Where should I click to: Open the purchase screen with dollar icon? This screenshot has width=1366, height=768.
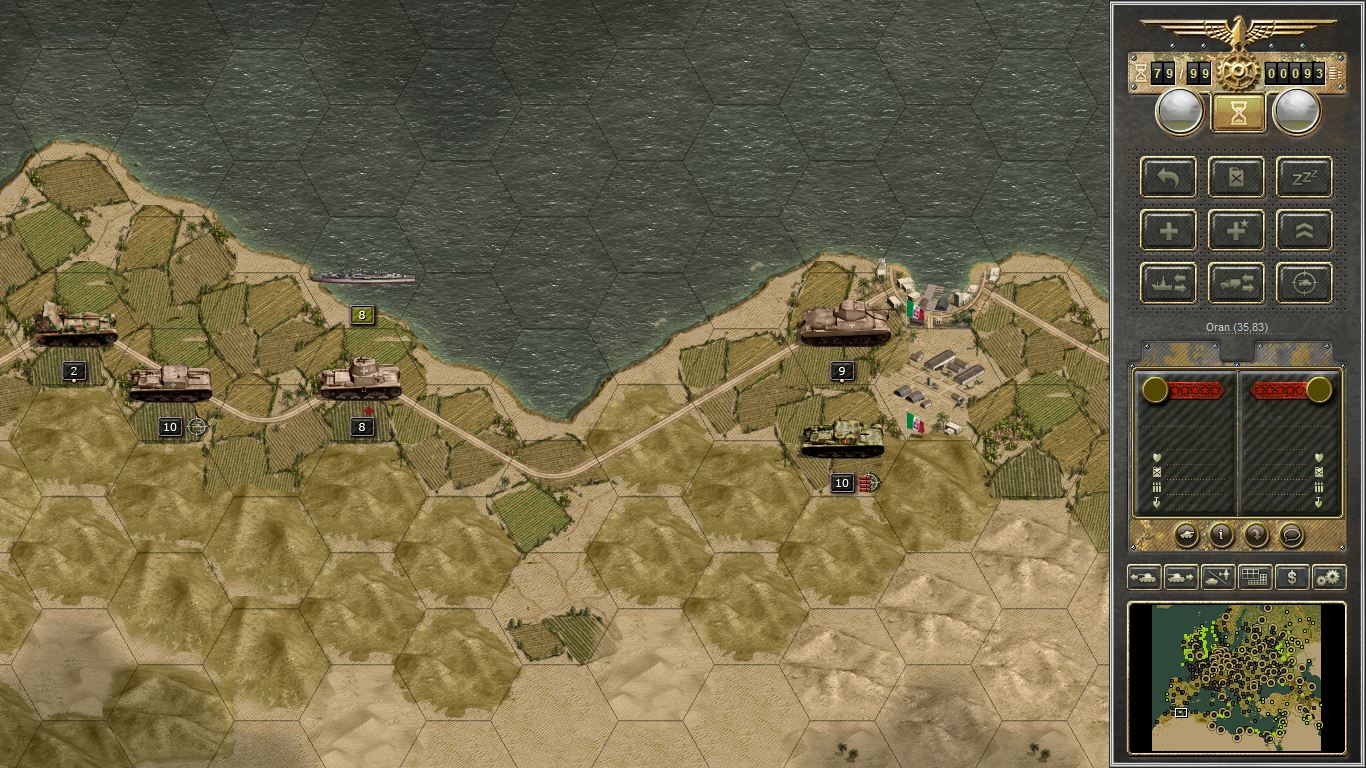point(1291,577)
